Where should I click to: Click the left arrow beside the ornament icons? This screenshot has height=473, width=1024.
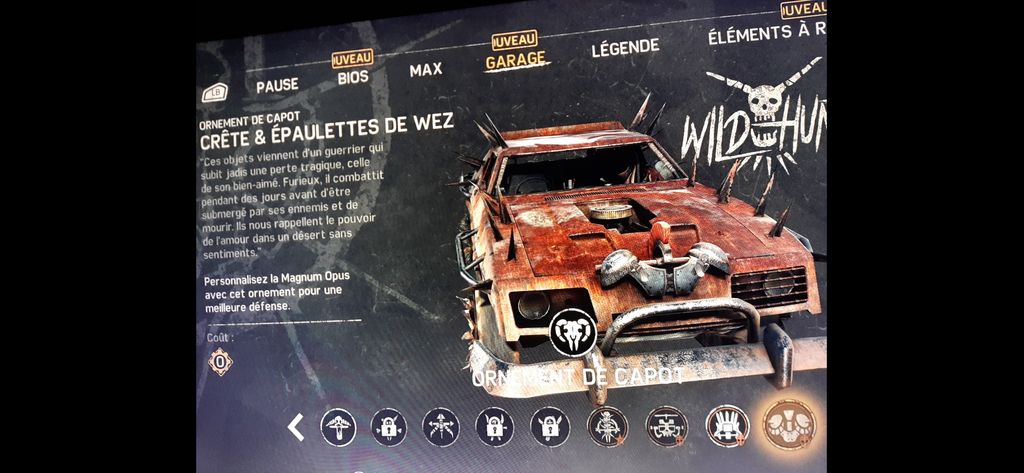tap(296, 427)
